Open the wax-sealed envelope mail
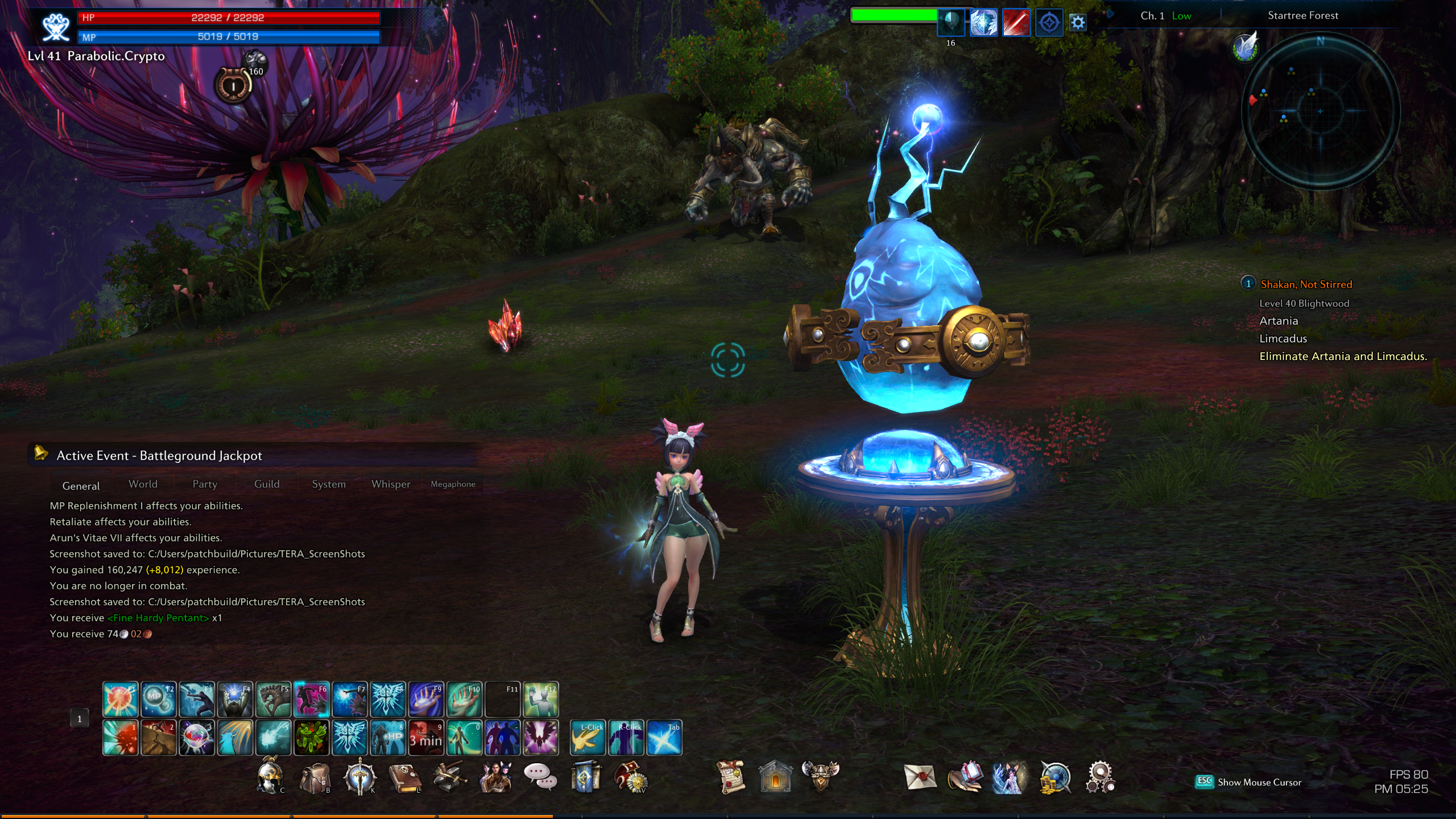 pos(920,776)
